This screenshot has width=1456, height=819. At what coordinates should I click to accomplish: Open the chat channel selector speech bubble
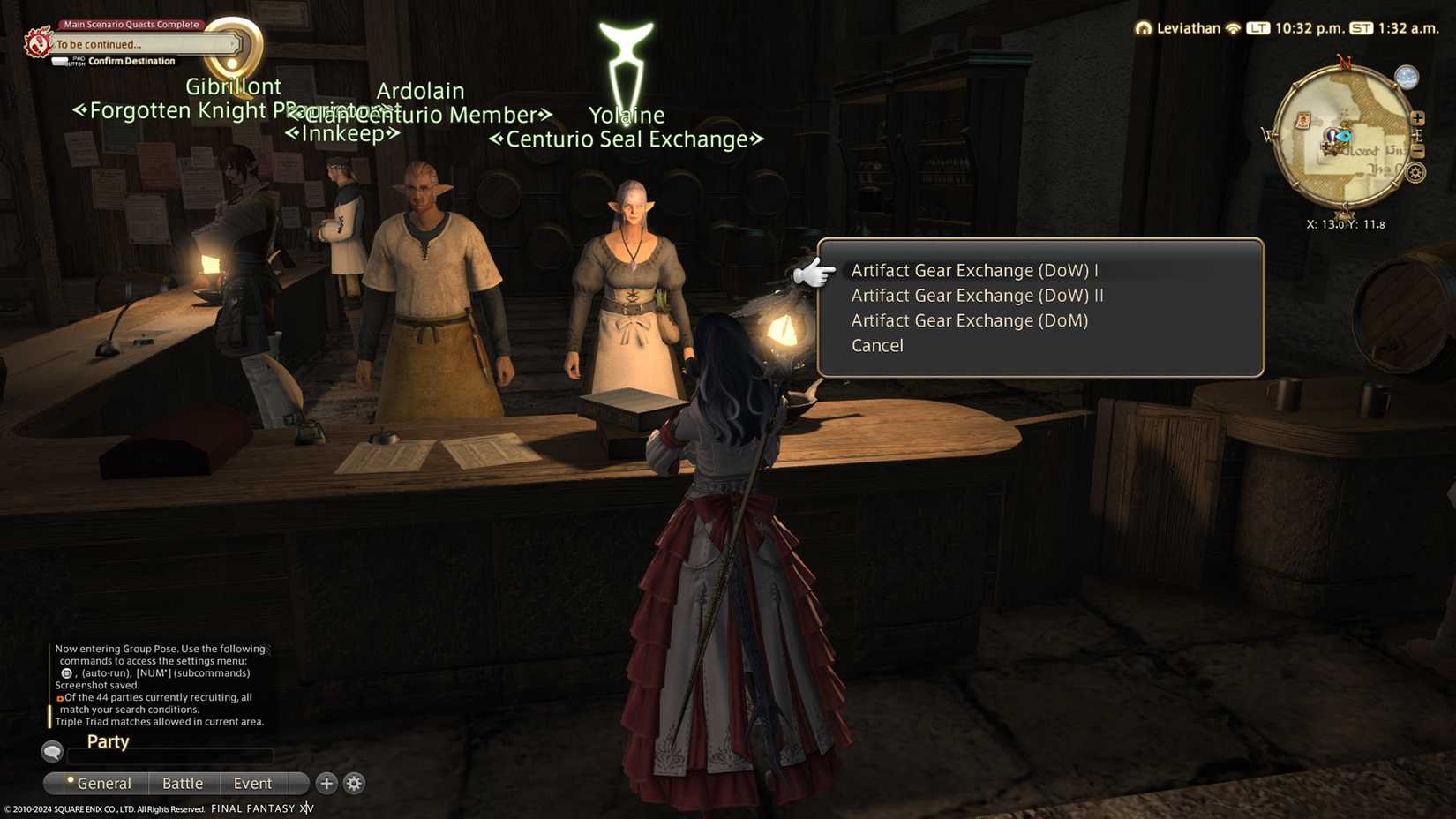tap(52, 752)
